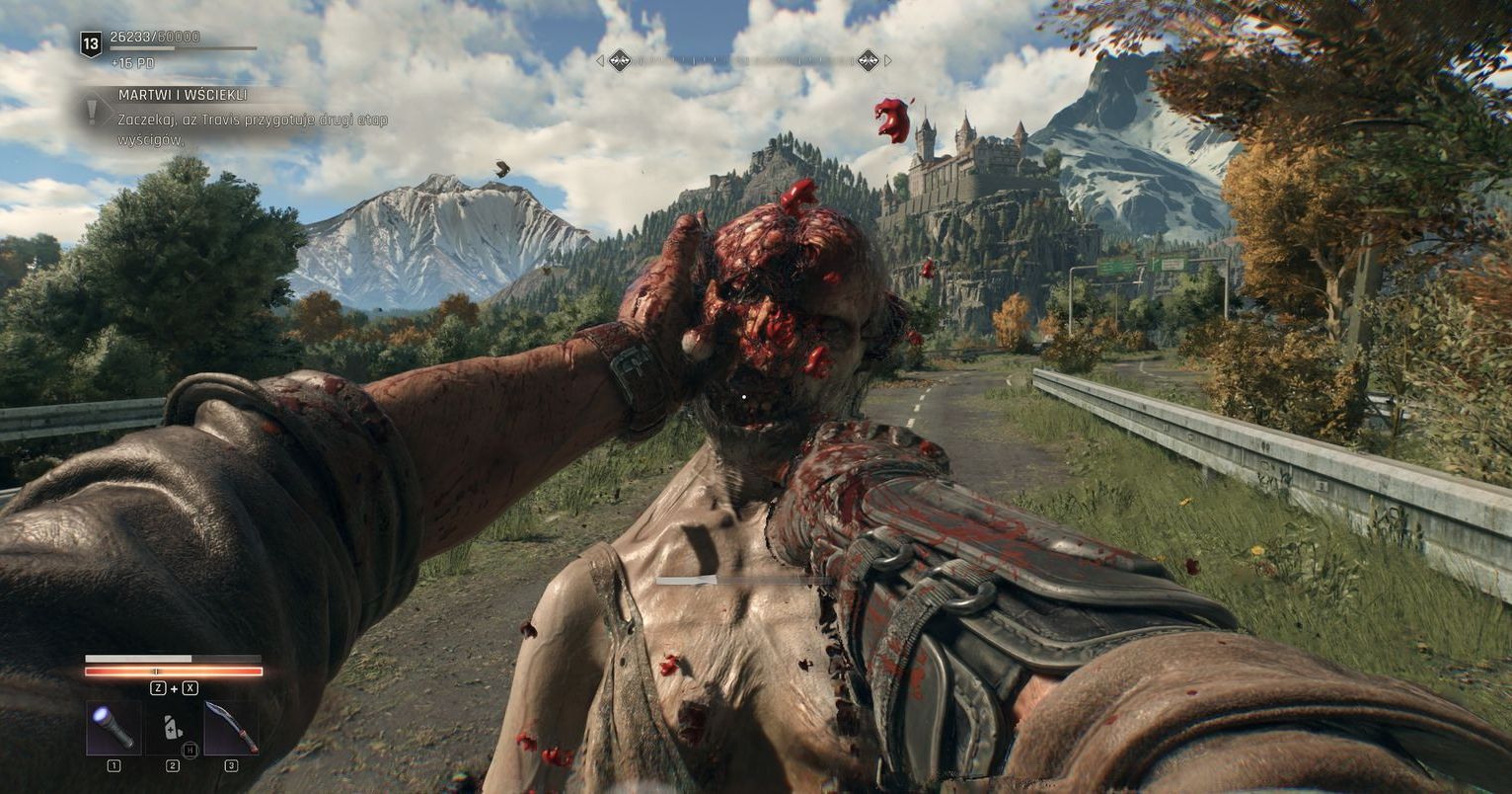This screenshot has width=1512, height=794.
Task: Select the left compass quest marker
Action: [x=619, y=60]
